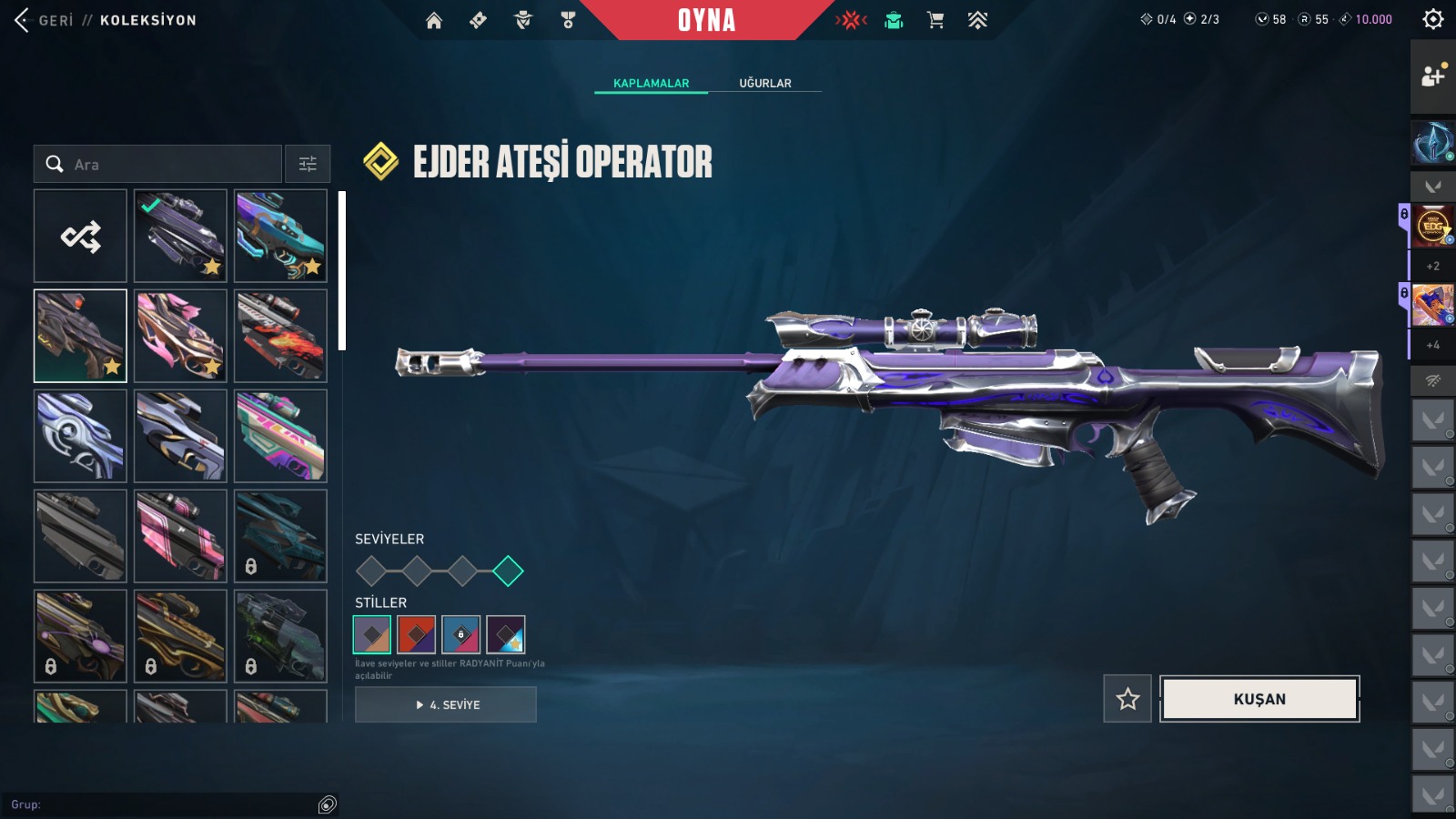Click the EDG party member avatar
The image size is (1456, 819).
(x=1433, y=226)
